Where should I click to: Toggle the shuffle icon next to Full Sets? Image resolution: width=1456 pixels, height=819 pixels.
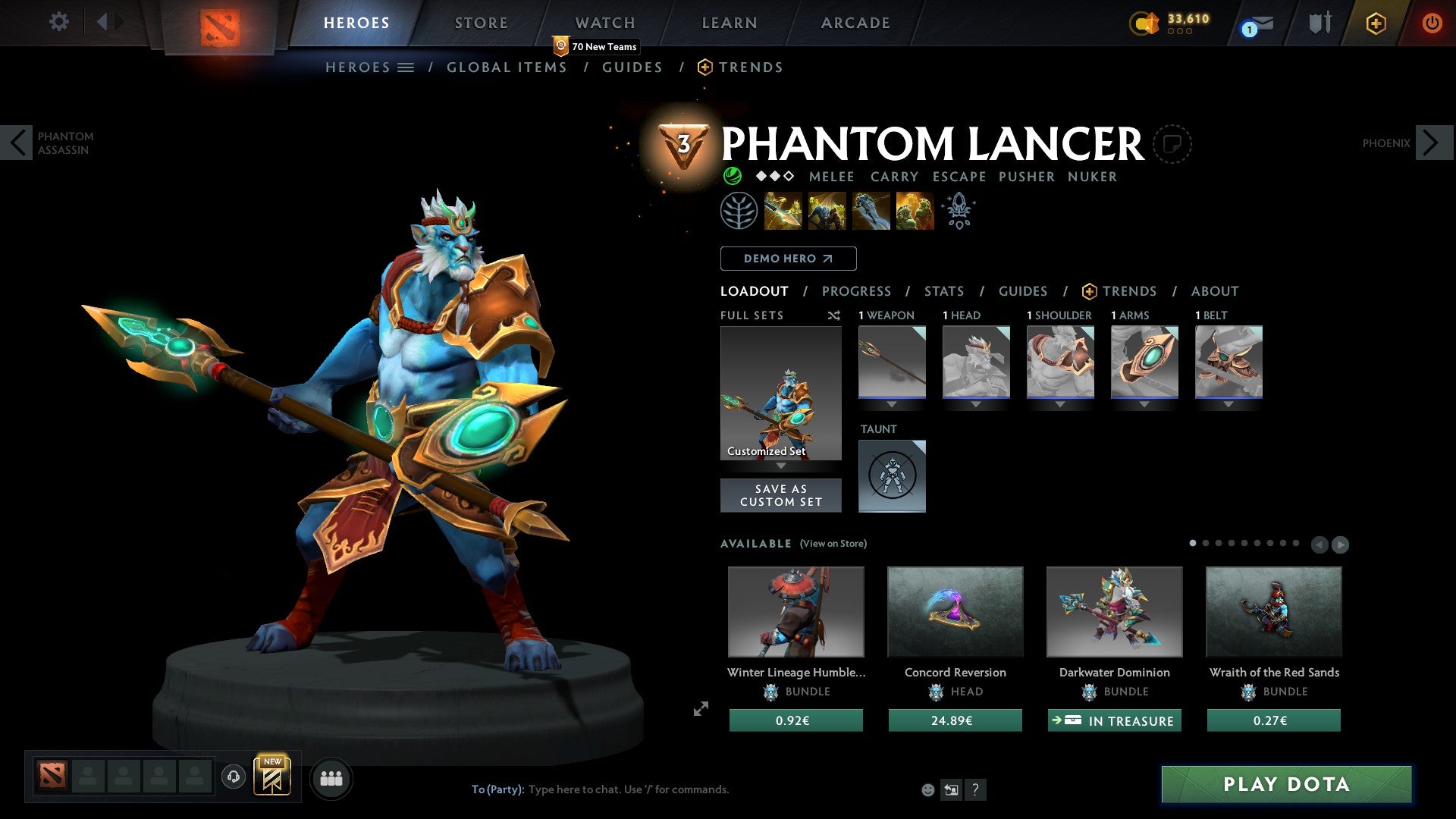pos(834,315)
